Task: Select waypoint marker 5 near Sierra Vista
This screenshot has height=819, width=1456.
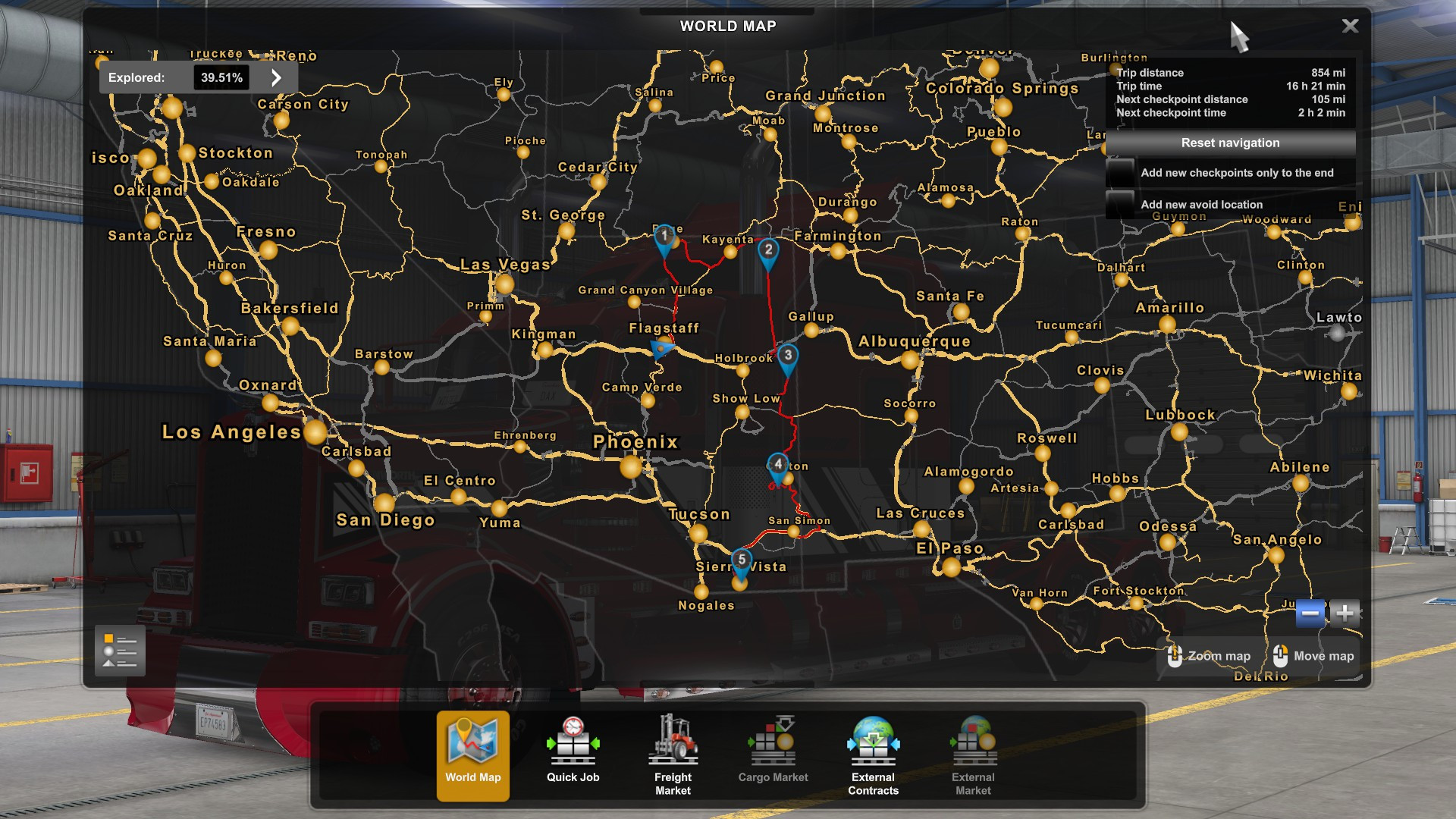Action: click(741, 559)
